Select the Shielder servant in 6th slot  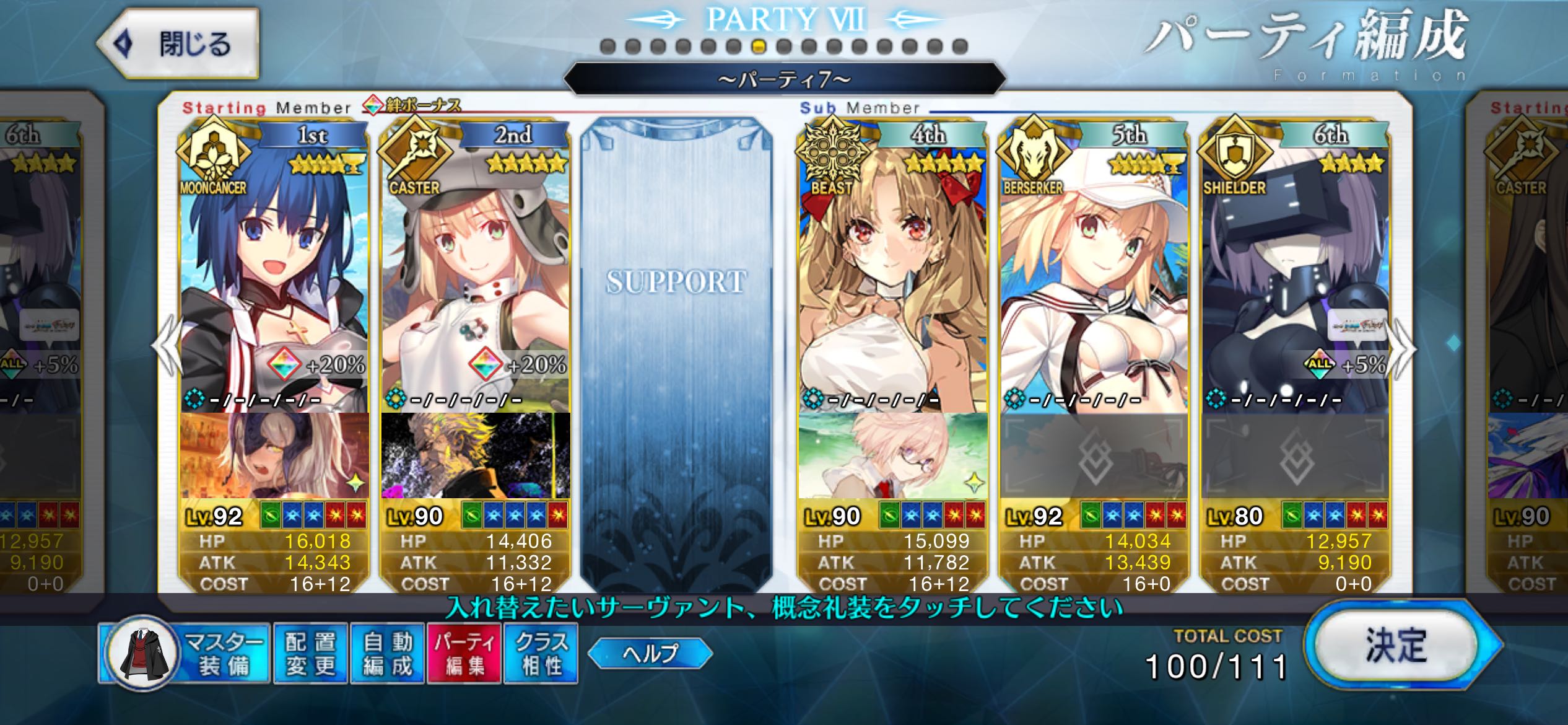[x=1295, y=273]
